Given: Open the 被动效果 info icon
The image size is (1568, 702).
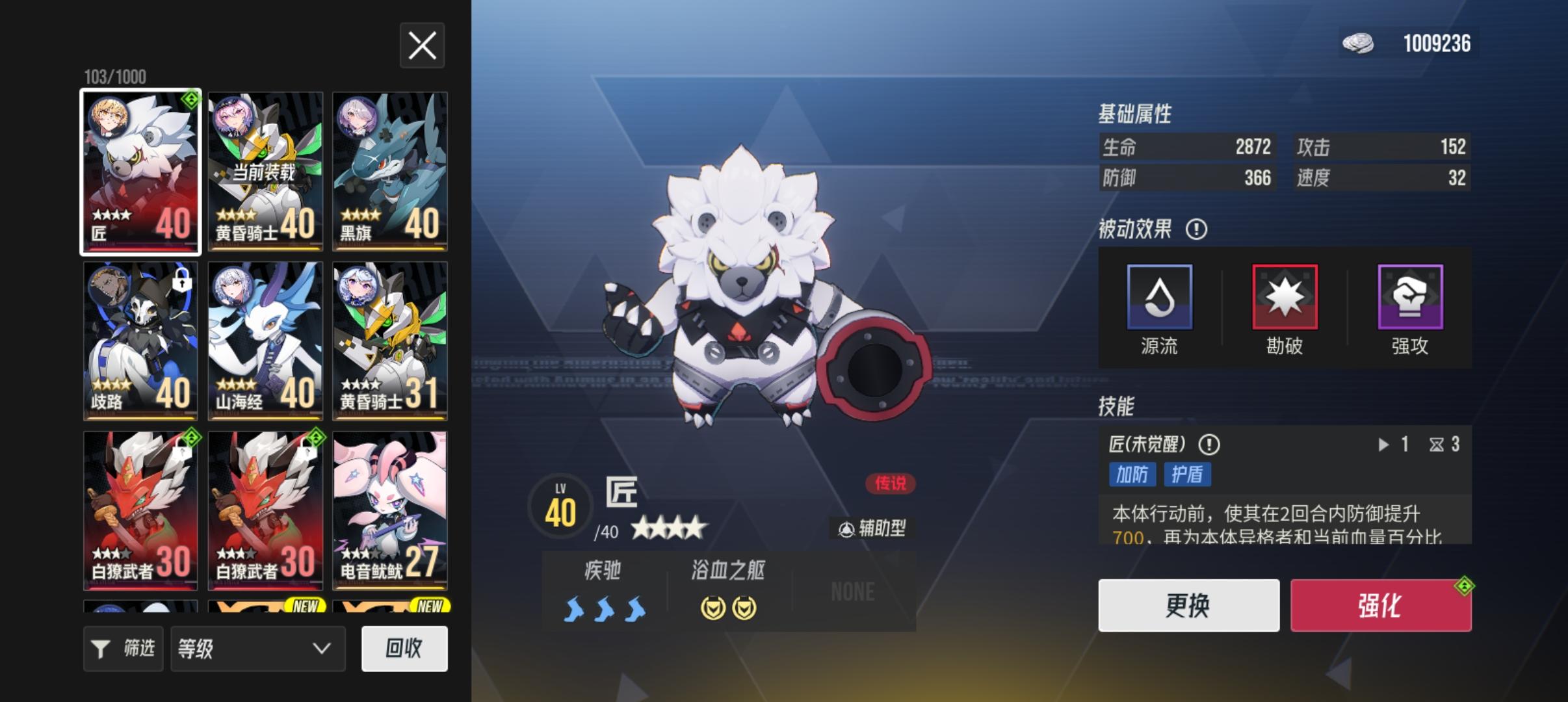Looking at the screenshot, I should click(1198, 230).
